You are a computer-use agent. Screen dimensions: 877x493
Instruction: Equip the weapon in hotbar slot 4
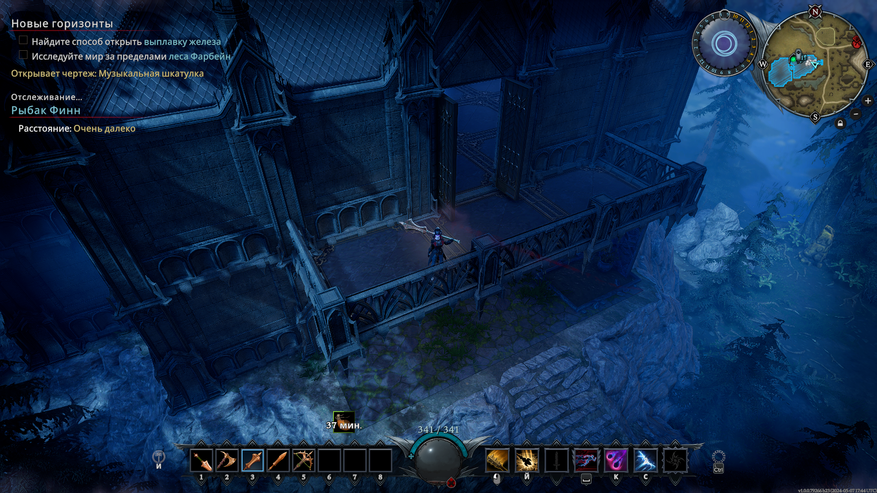click(x=279, y=461)
